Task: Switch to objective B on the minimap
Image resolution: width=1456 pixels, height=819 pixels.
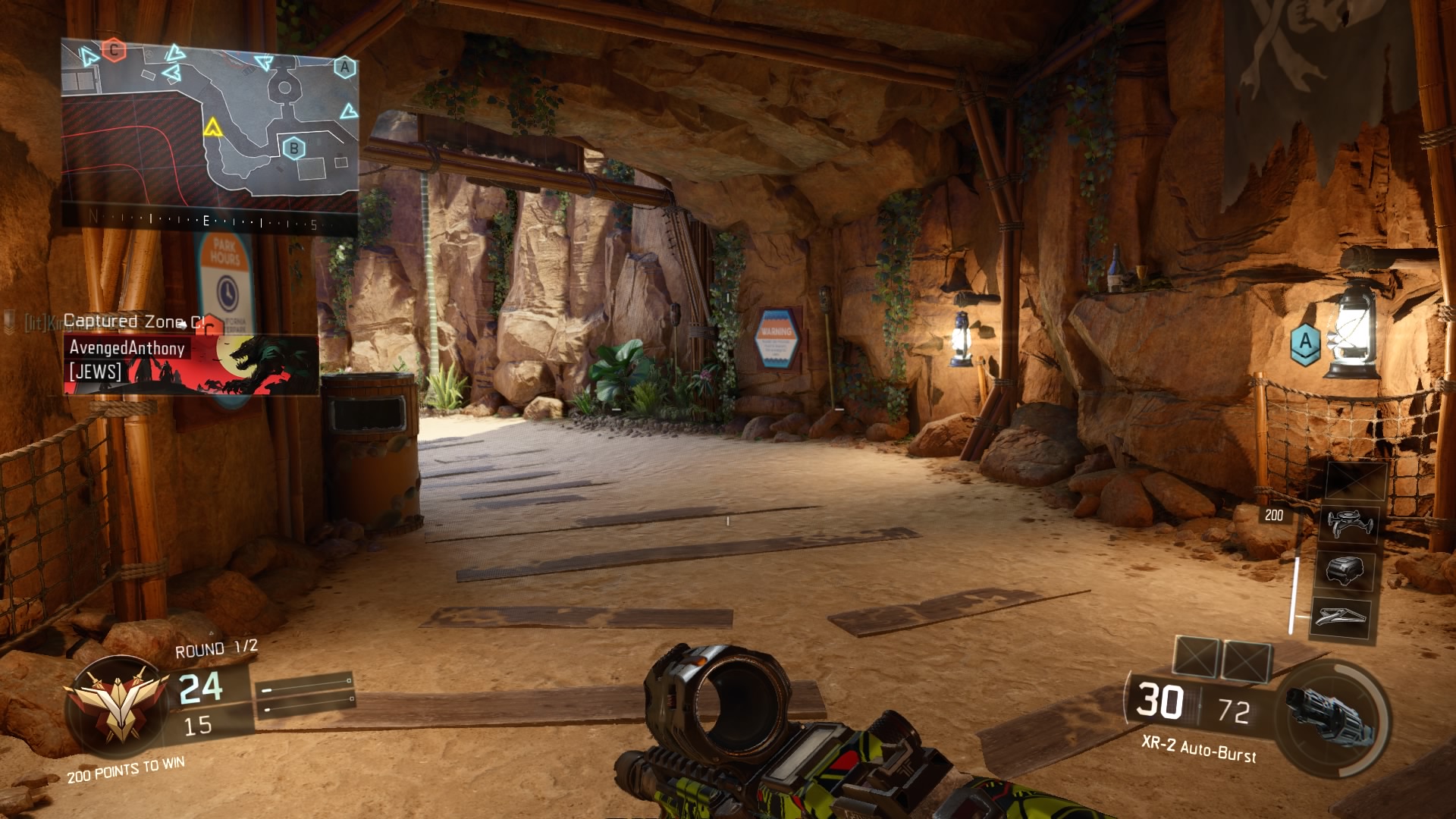Action: coord(294,147)
